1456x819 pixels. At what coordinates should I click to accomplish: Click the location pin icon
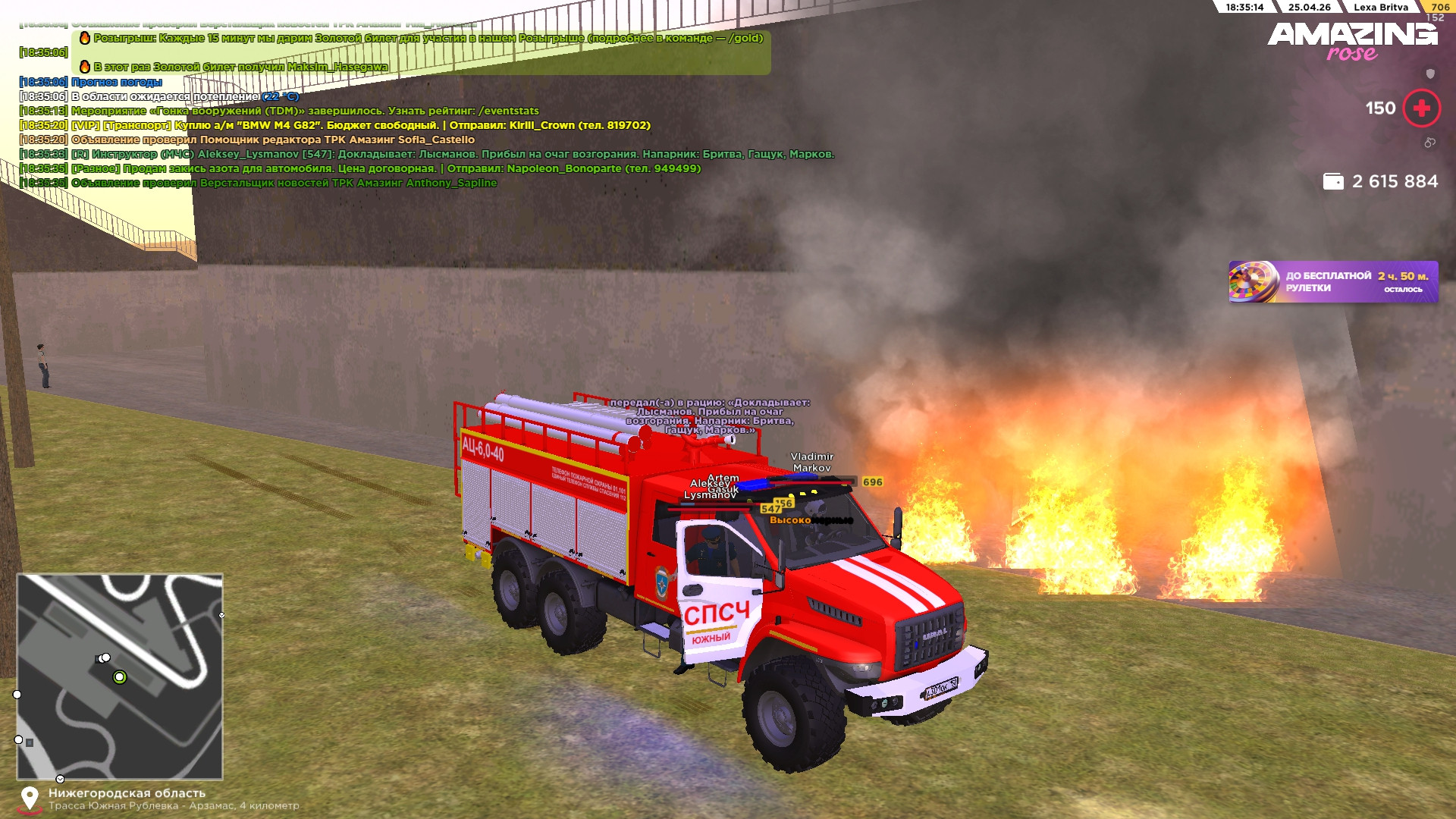point(30,799)
